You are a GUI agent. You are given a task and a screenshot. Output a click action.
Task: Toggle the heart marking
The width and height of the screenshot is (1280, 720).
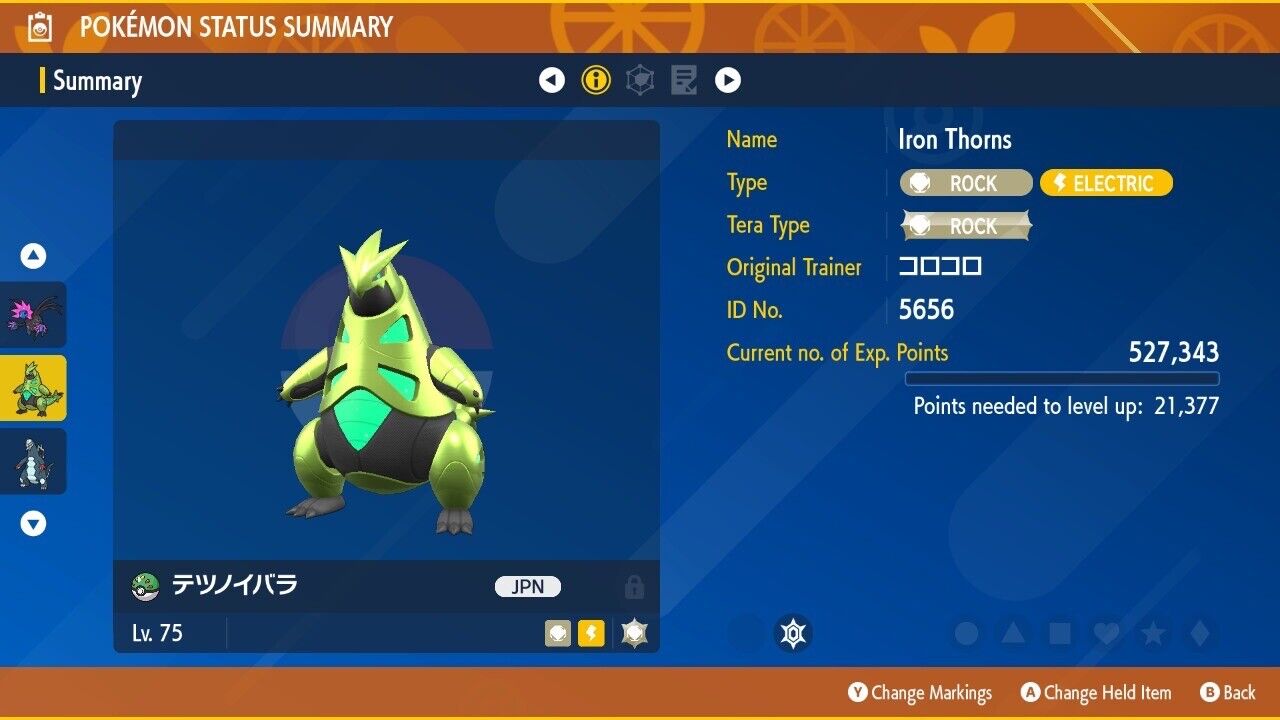coord(1106,633)
